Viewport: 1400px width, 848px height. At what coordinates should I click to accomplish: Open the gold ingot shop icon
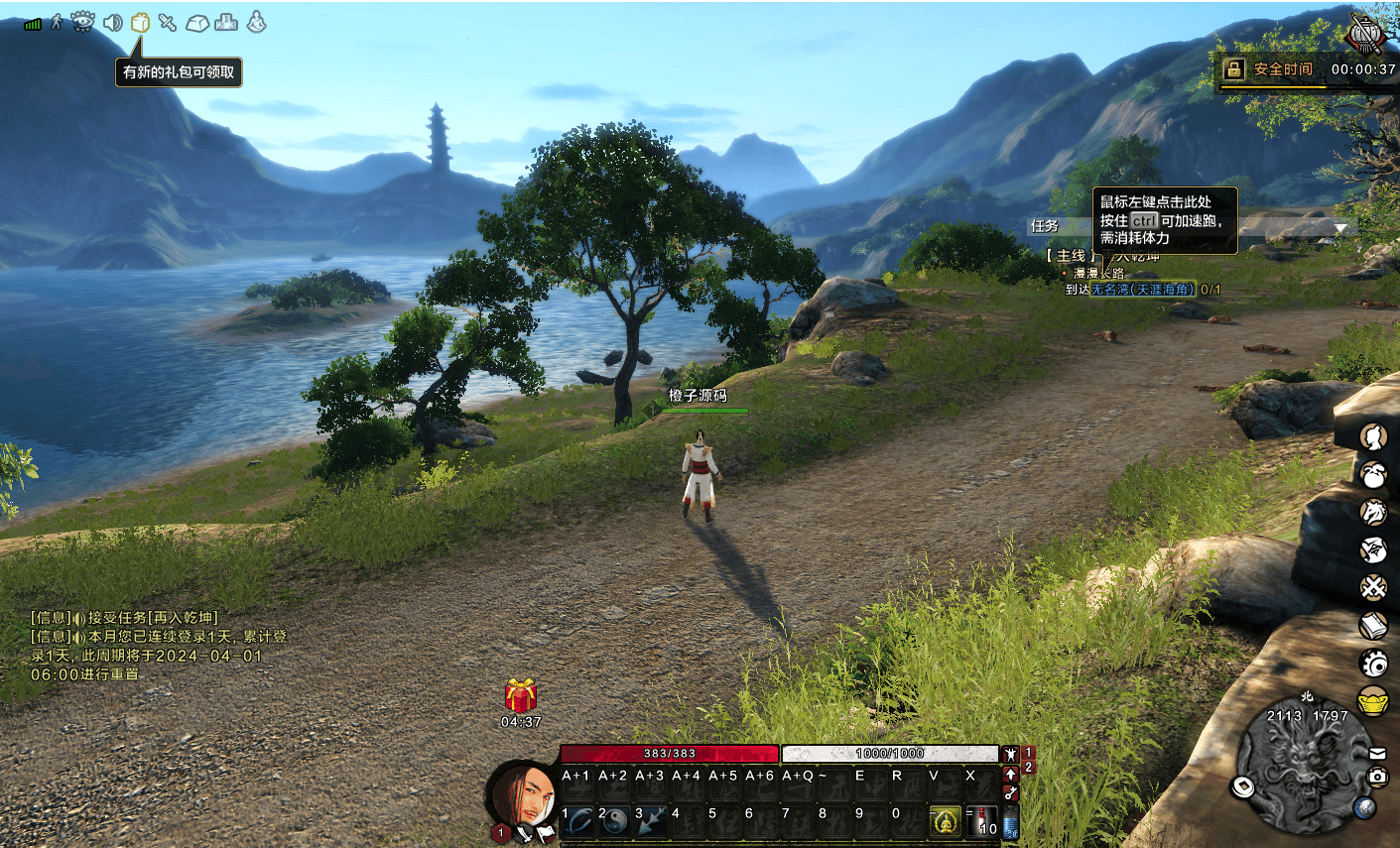(1373, 700)
